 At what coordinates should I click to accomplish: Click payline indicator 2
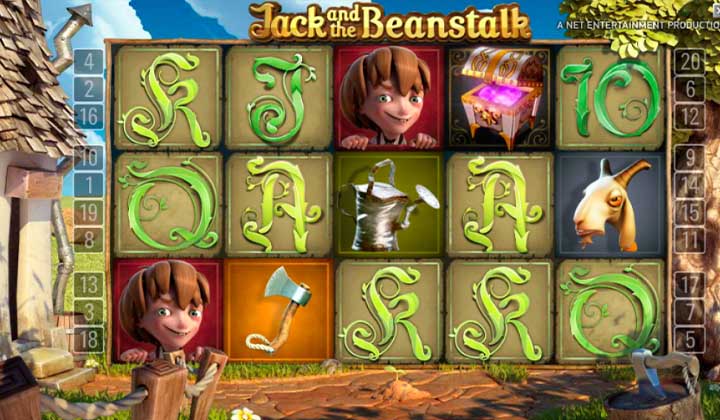click(x=89, y=89)
